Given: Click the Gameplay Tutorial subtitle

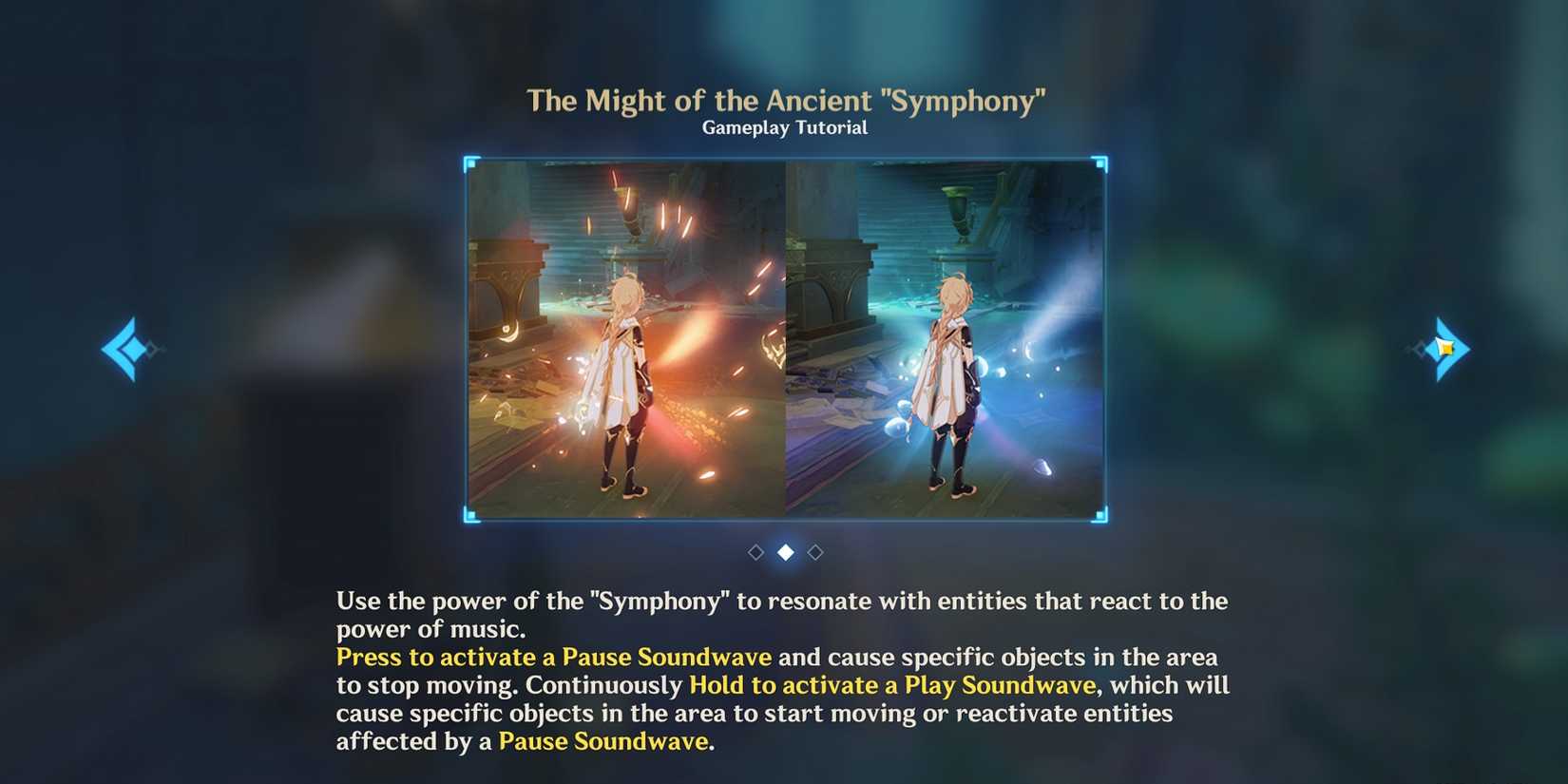Looking at the screenshot, I should click(x=784, y=126).
